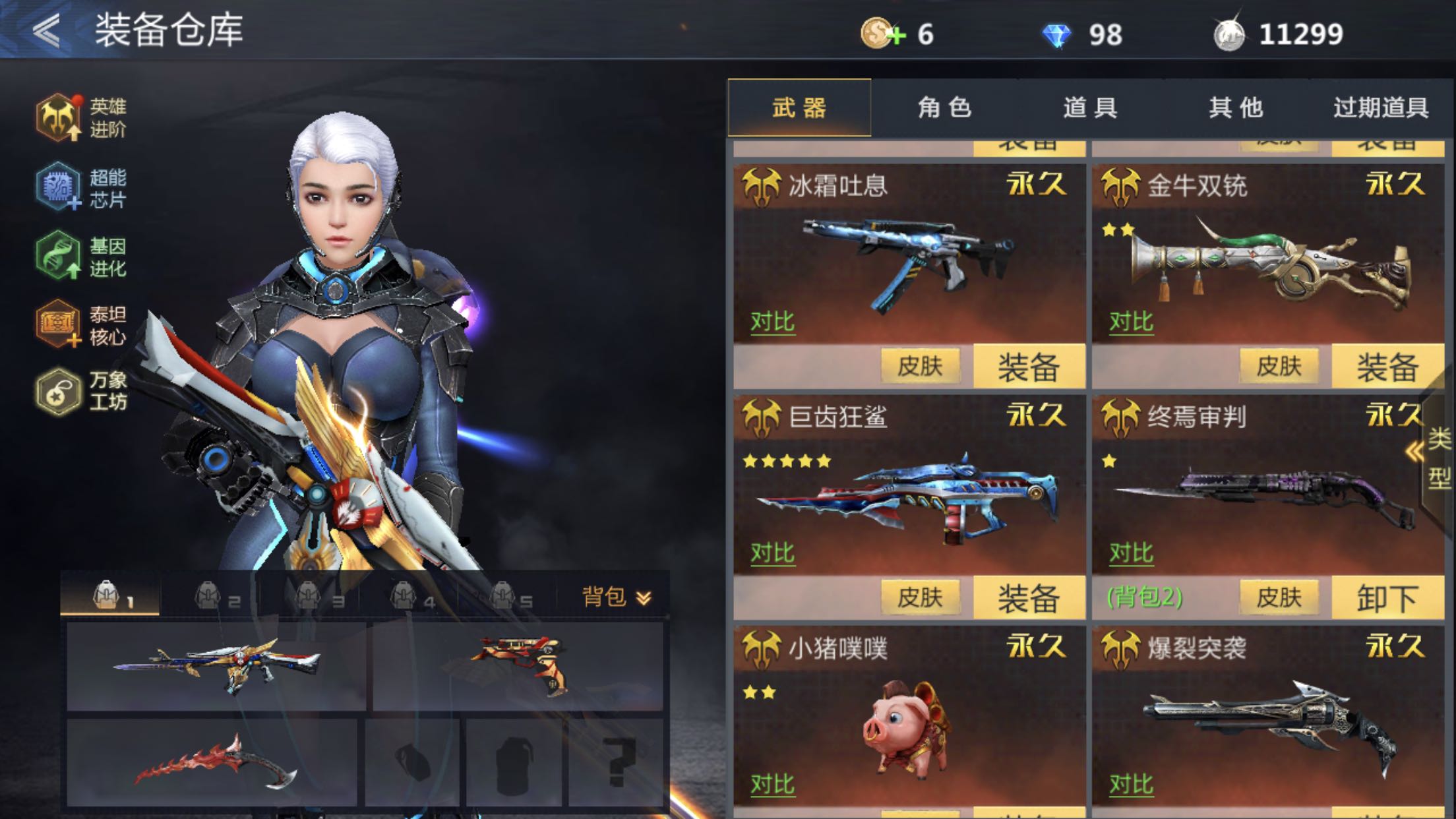Compare the 小猪噗噗 weapon via 对比

coord(772,784)
